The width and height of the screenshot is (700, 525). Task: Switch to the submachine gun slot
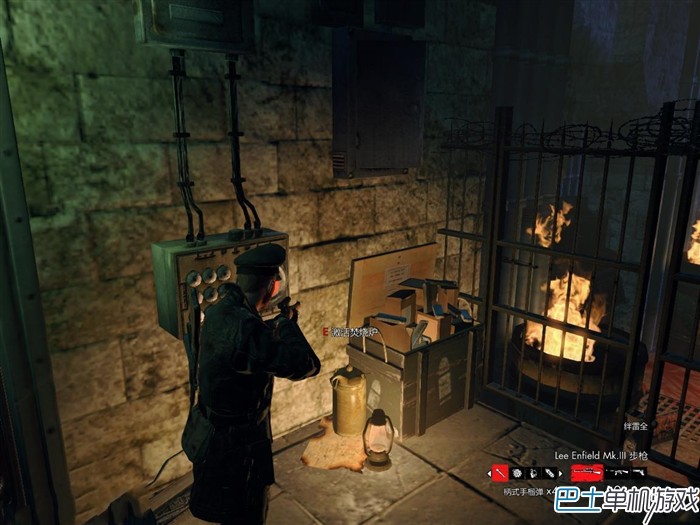(x=618, y=471)
